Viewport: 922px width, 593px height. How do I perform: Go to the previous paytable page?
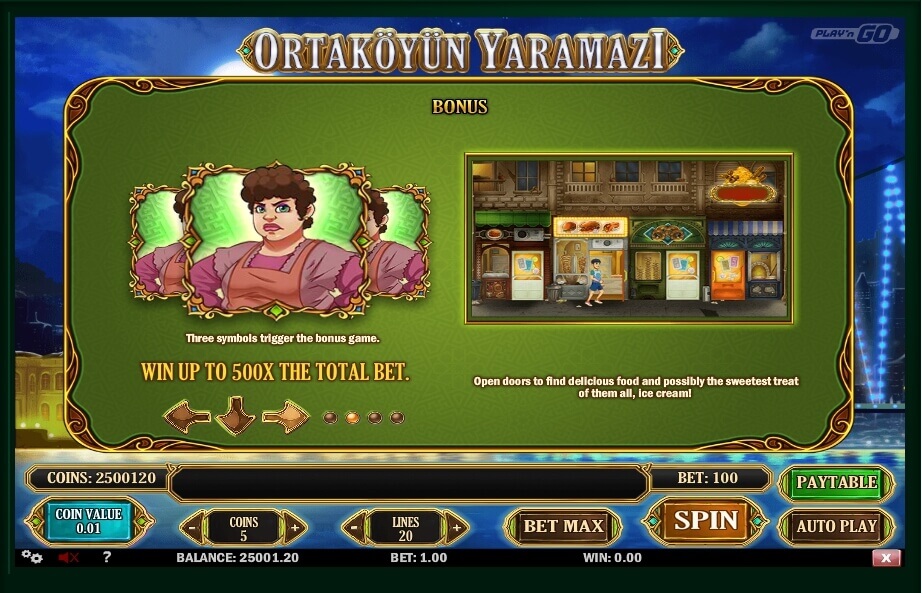tap(187, 415)
